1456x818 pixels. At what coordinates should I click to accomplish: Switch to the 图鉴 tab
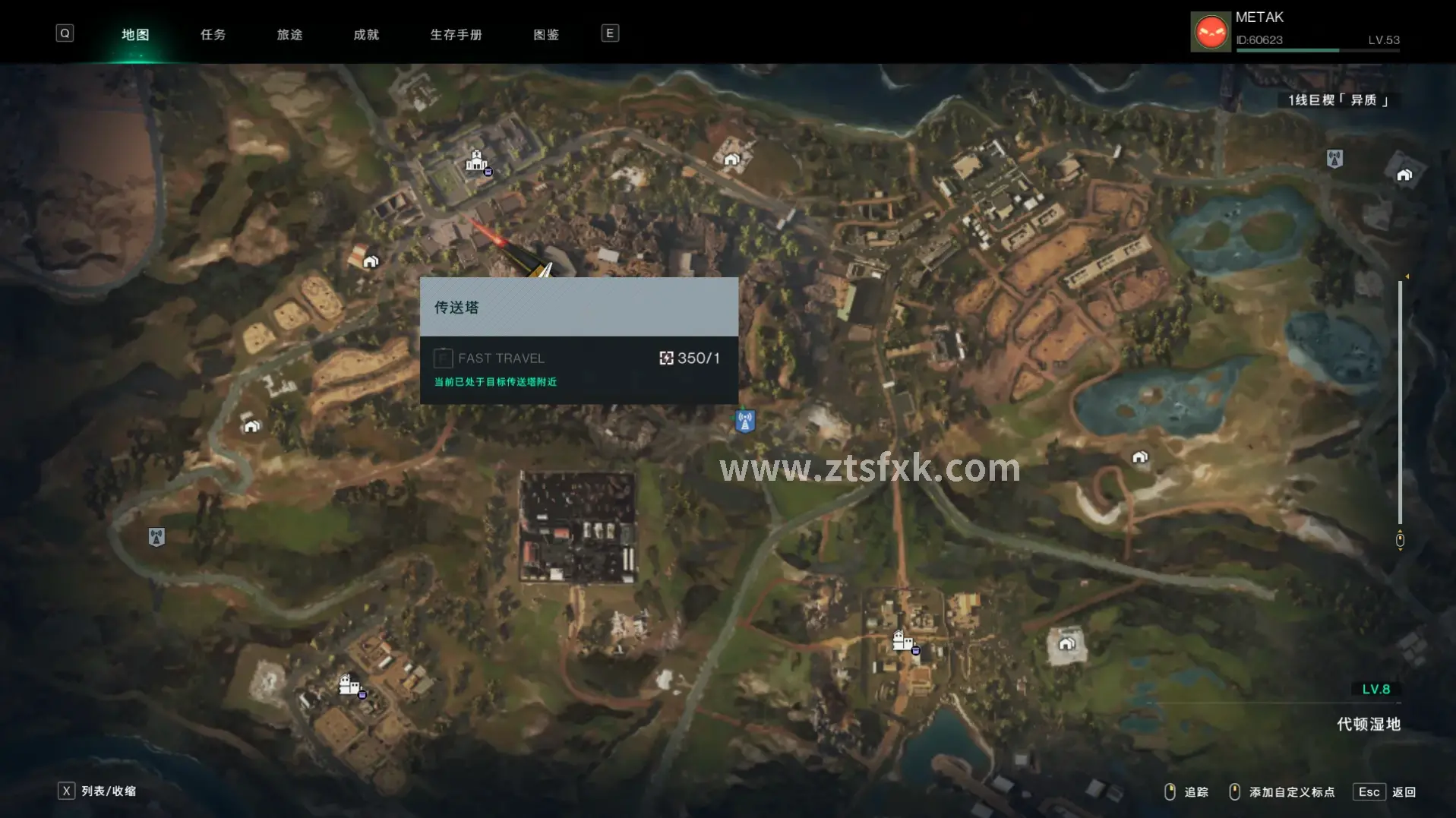(x=546, y=34)
